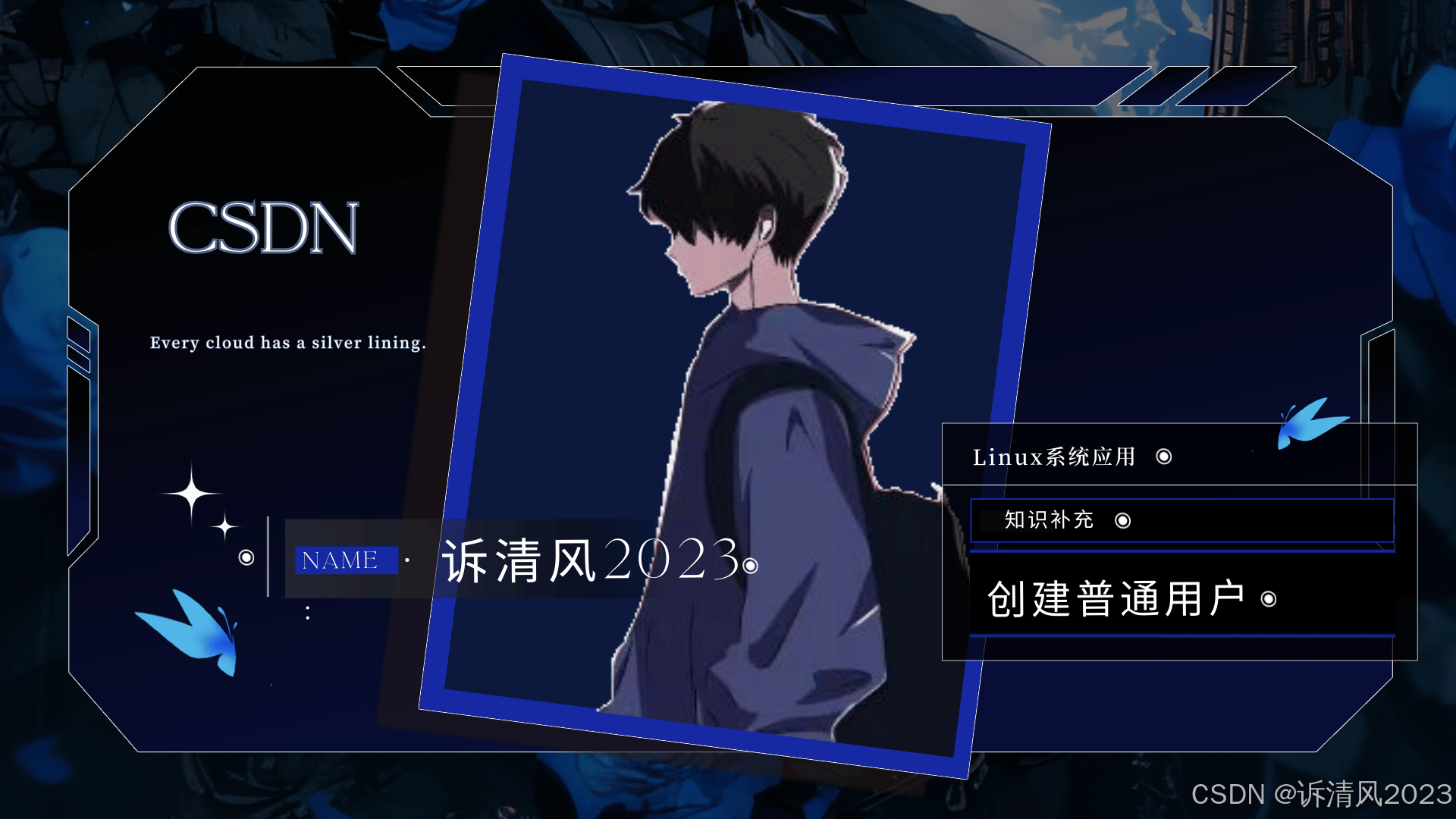
Task: Open the CSDN @诉清风2023 watermark link
Action: click(1320, 794)
